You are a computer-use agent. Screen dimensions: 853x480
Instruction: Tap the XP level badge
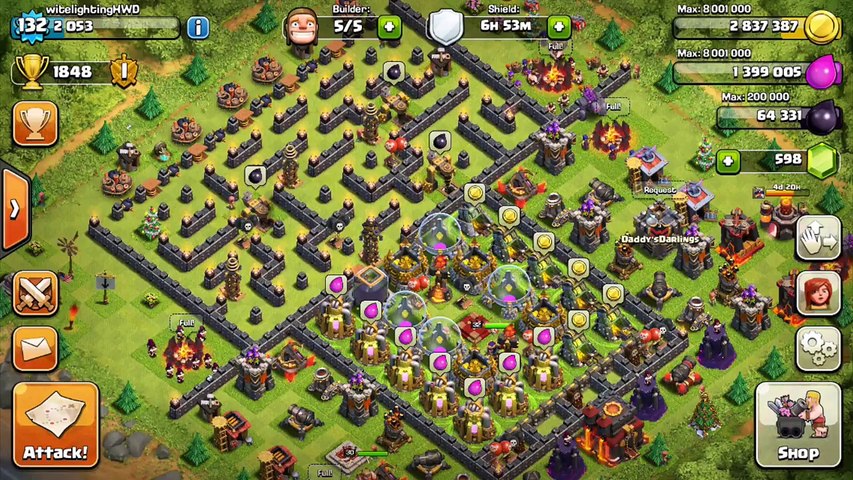pyautogui.click(x=32, y=27)
